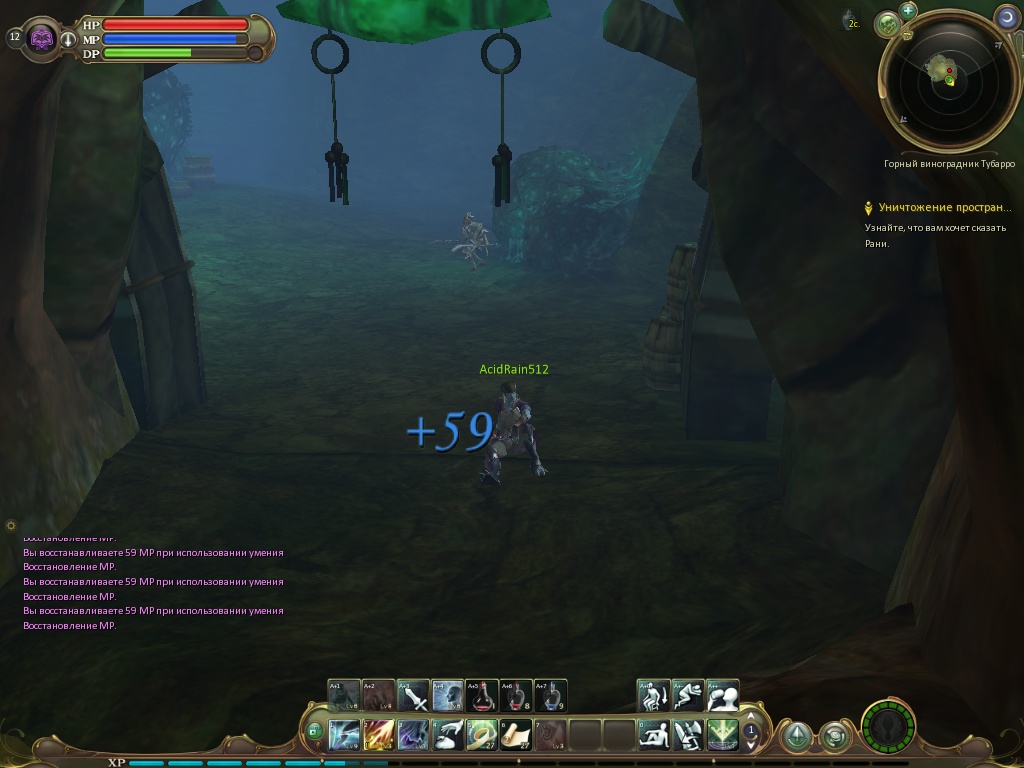The height and width of the screenshot is (768, 1024).
Task: Open the purple class emblem portrait
Action: click(42, 38)
